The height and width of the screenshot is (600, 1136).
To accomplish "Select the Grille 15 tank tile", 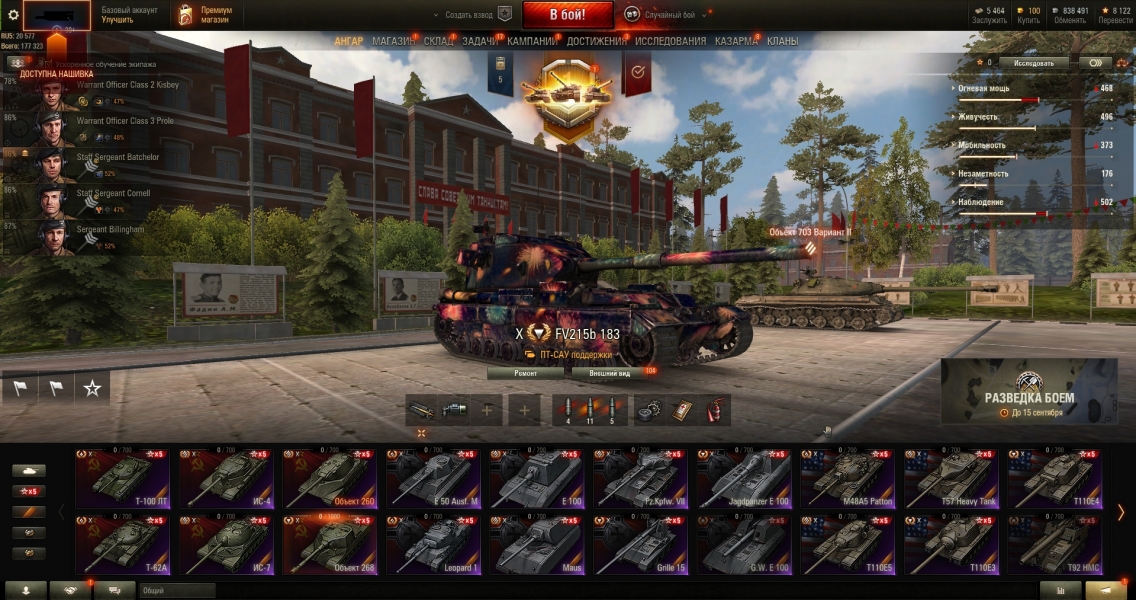I will [x=641, y=546].
